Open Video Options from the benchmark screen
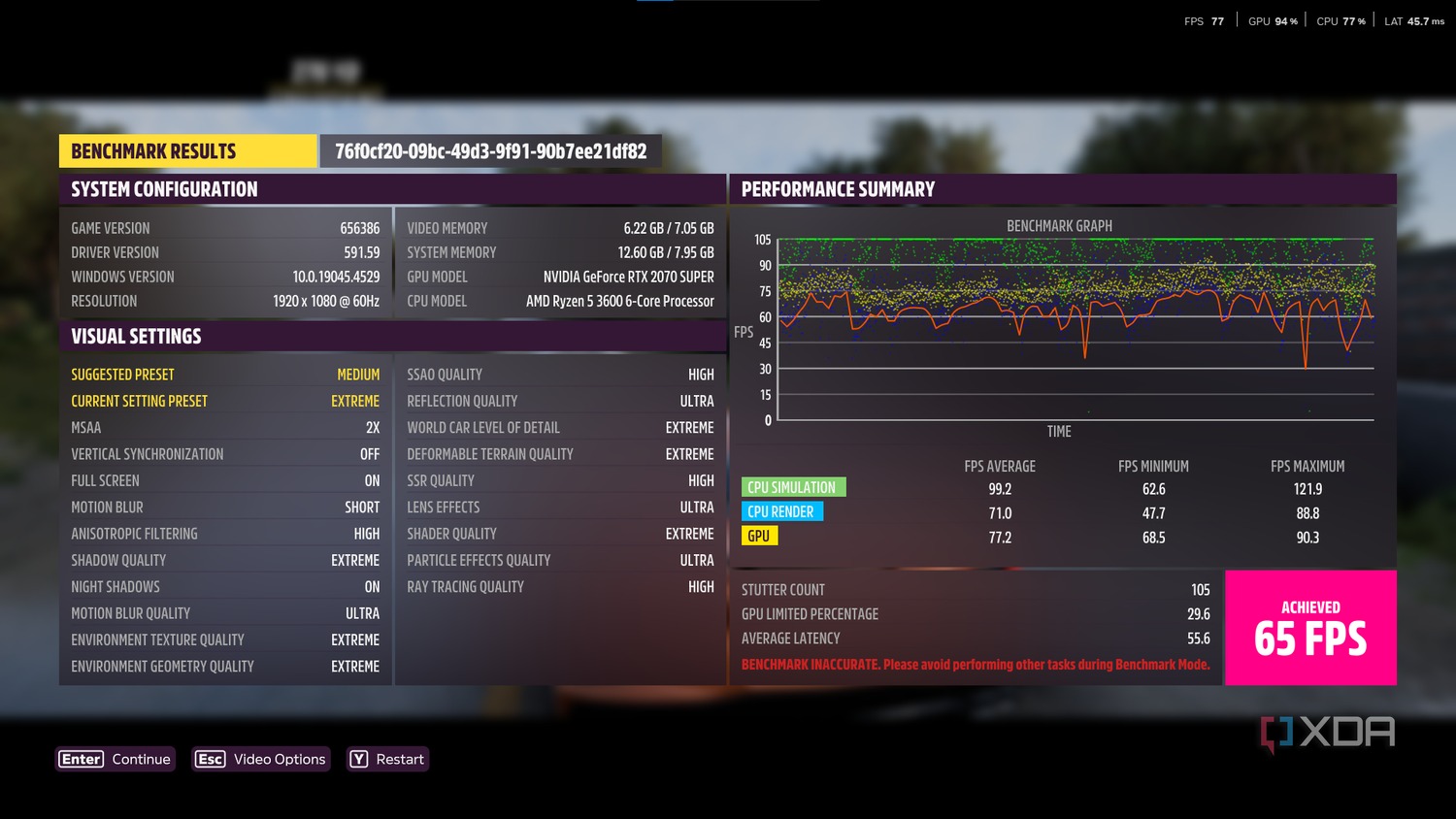Viewport: 1456px width, 819px height. (x=261, y=759)
